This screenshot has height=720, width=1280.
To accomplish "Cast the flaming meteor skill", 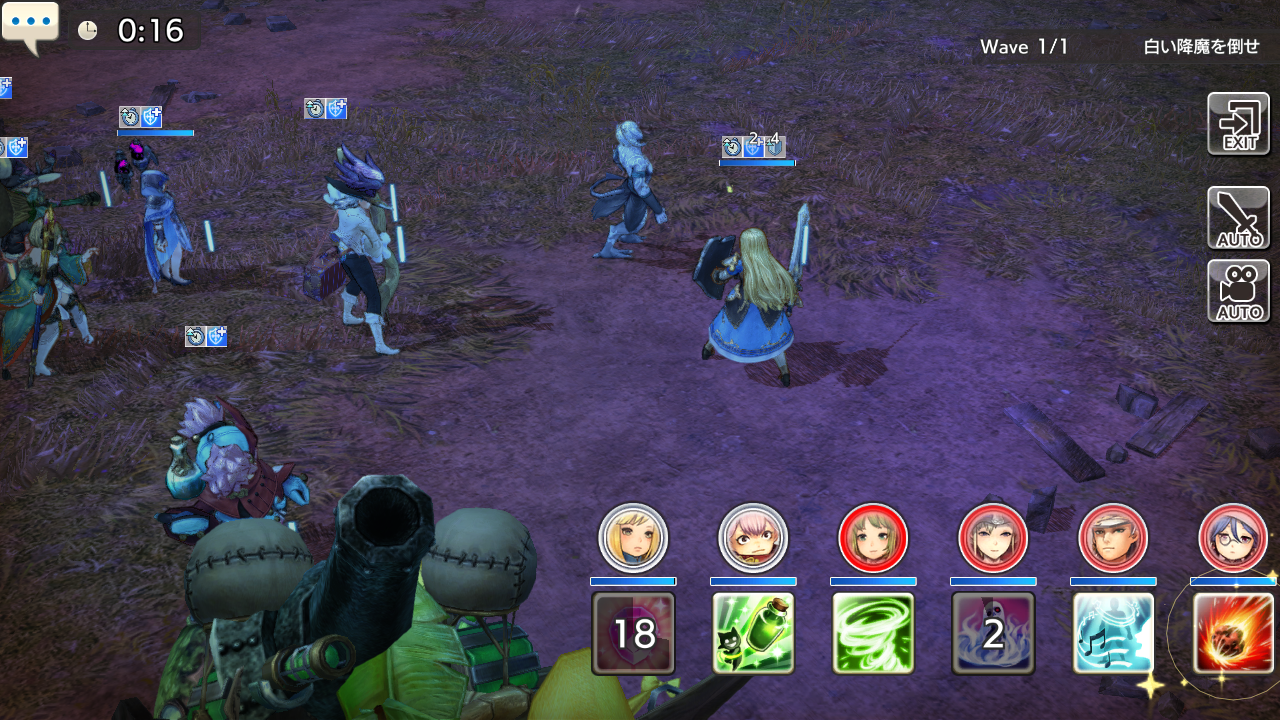I will pyautogui.click(x=1233, y=633).
